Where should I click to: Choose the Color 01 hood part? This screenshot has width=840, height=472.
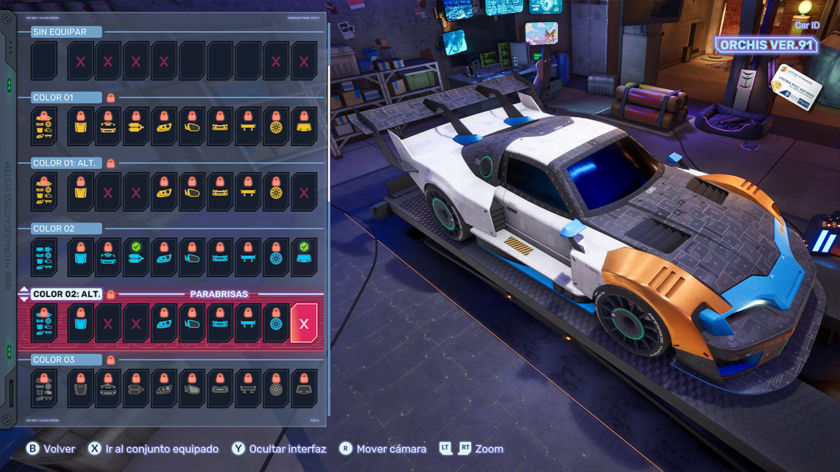80,127
